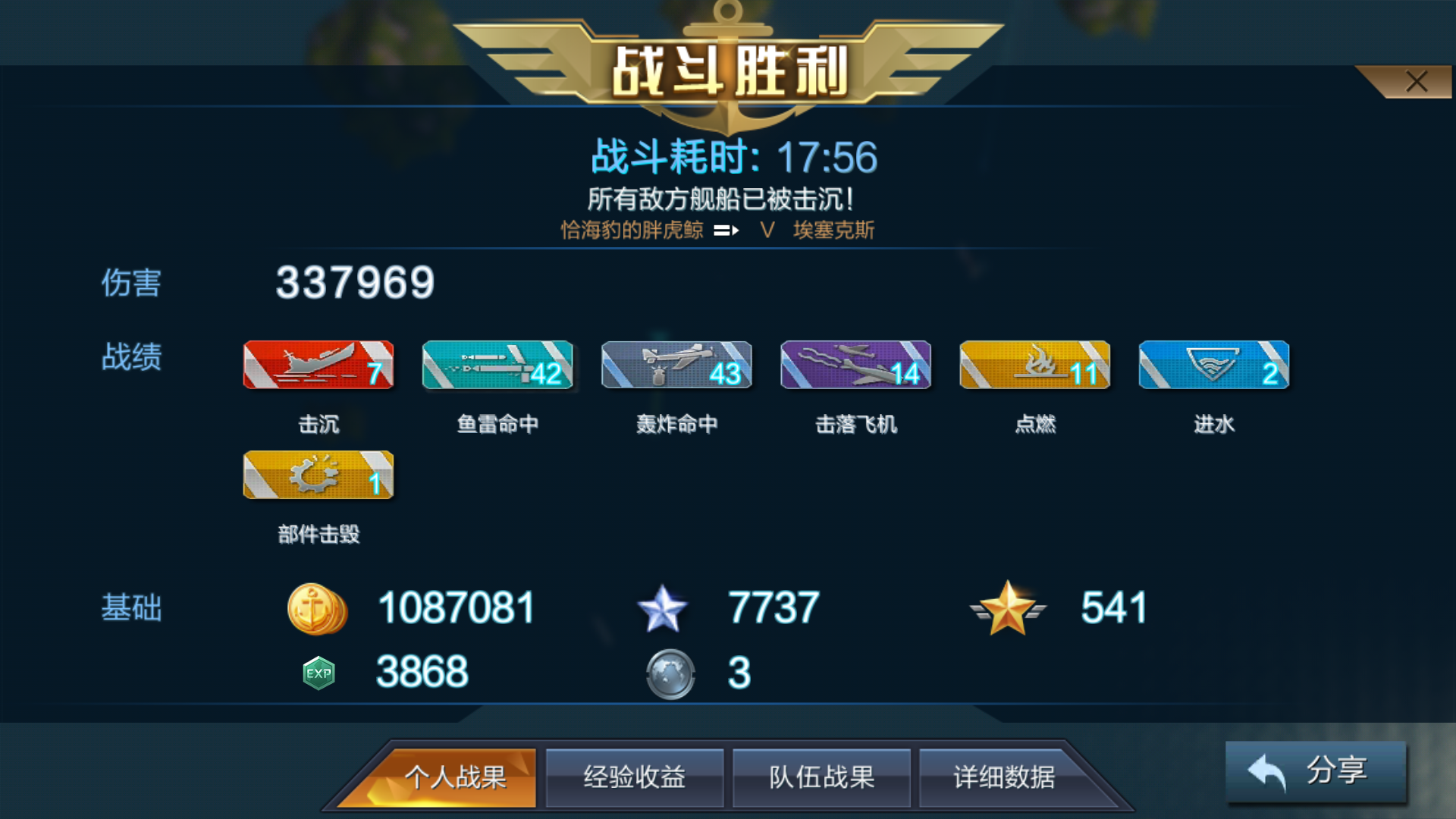This screenshot has width=1456, height=819.
Task: Click the 点燃 fire ignition badge icon
Action: pos(1034,366)
